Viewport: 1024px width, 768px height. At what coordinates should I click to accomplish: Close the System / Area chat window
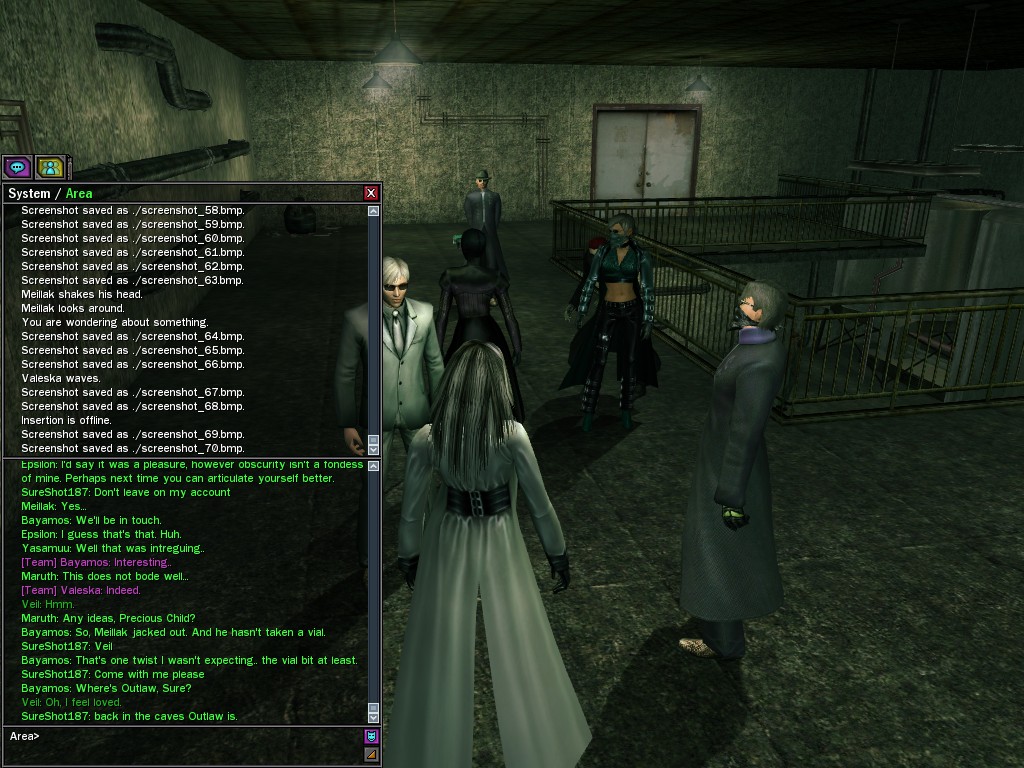click(x=372, y=193)
